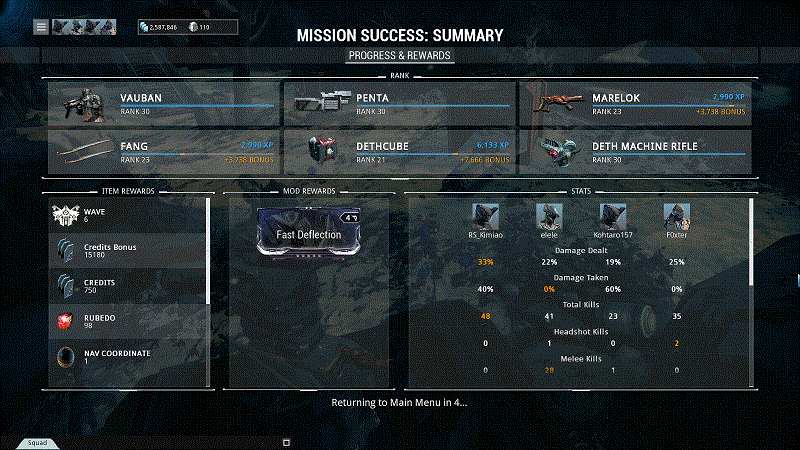Image resolution: width=800 pixels, height=450 pixels.
Task: Select the Credits Bonus reward row
Action: coord(128,251)
